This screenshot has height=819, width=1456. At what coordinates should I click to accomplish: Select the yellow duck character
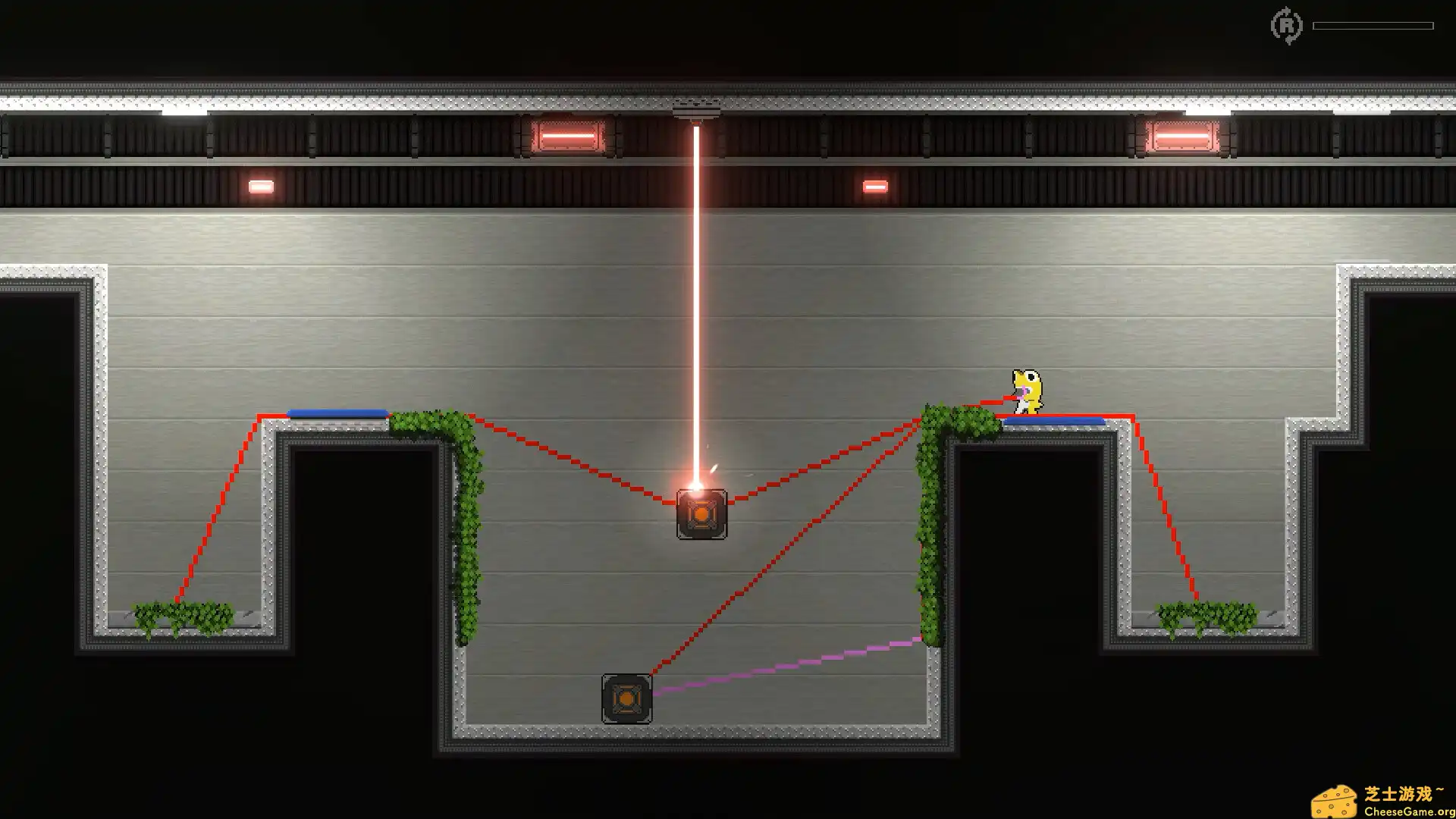pyautogui.click(x=1028, y=391)
